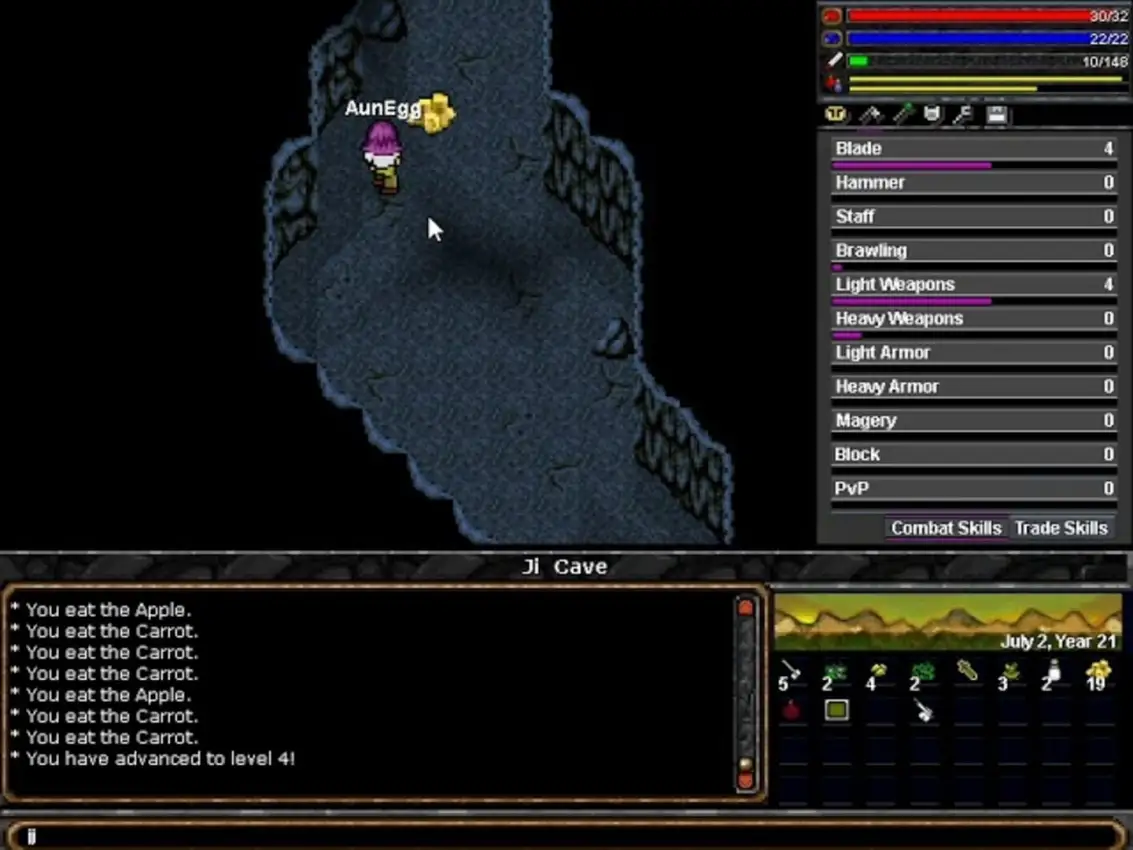Select the PvP skill row

click(973, 489)
